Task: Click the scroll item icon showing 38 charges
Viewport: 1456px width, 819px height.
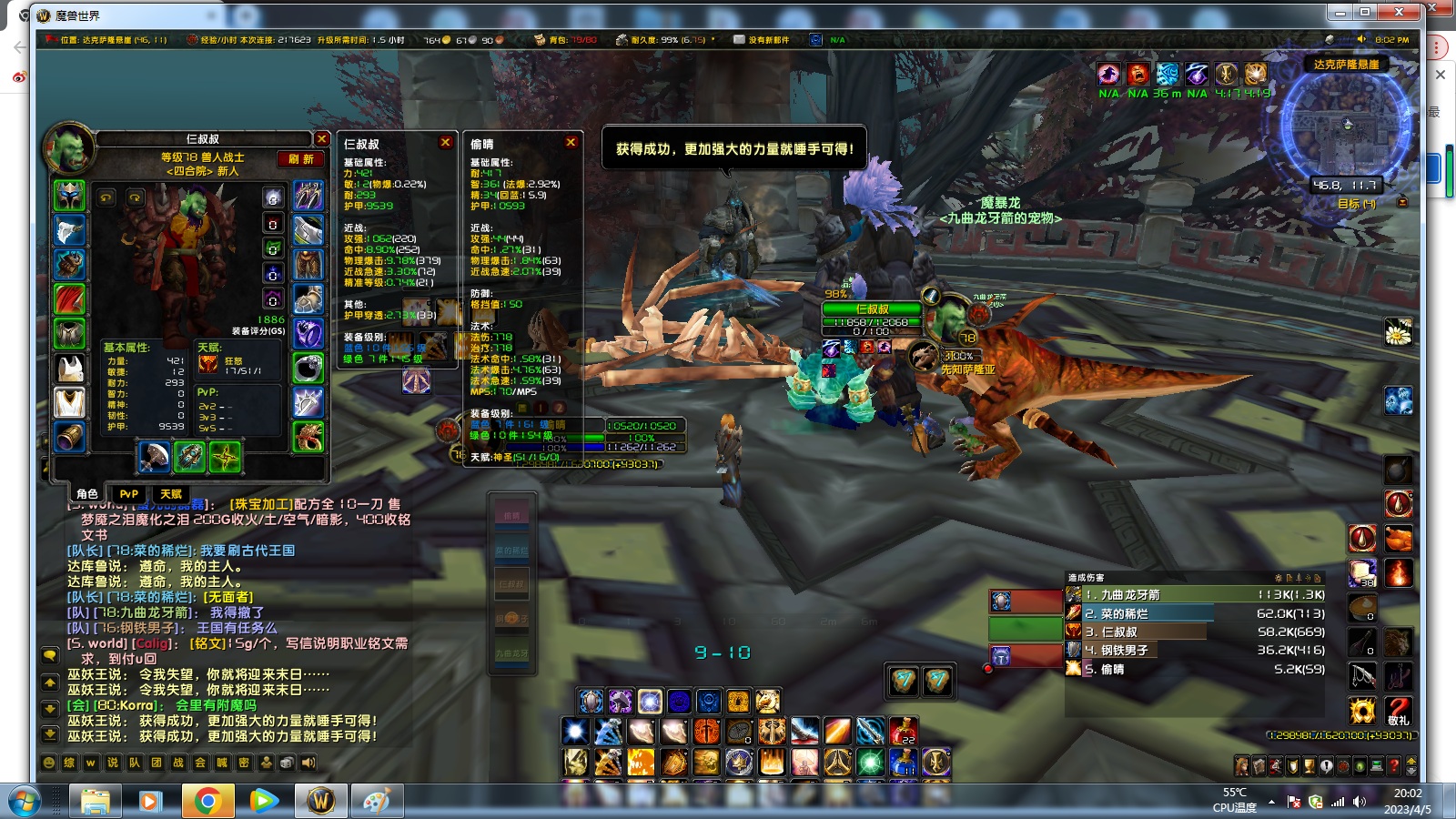Action: point(1362,573)
